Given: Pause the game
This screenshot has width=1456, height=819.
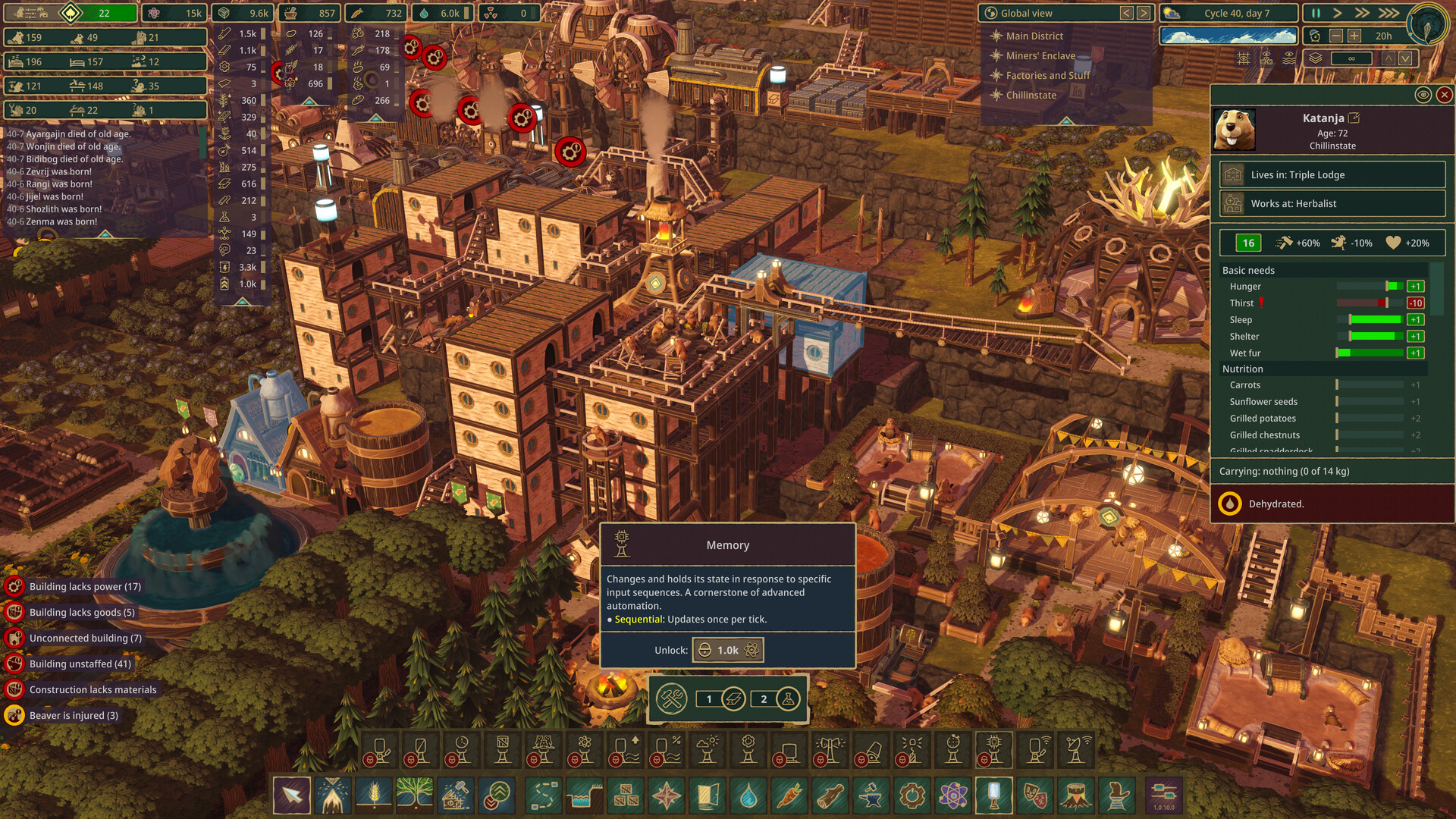Looking at the screenshot, I should [x=1316, y=13].
